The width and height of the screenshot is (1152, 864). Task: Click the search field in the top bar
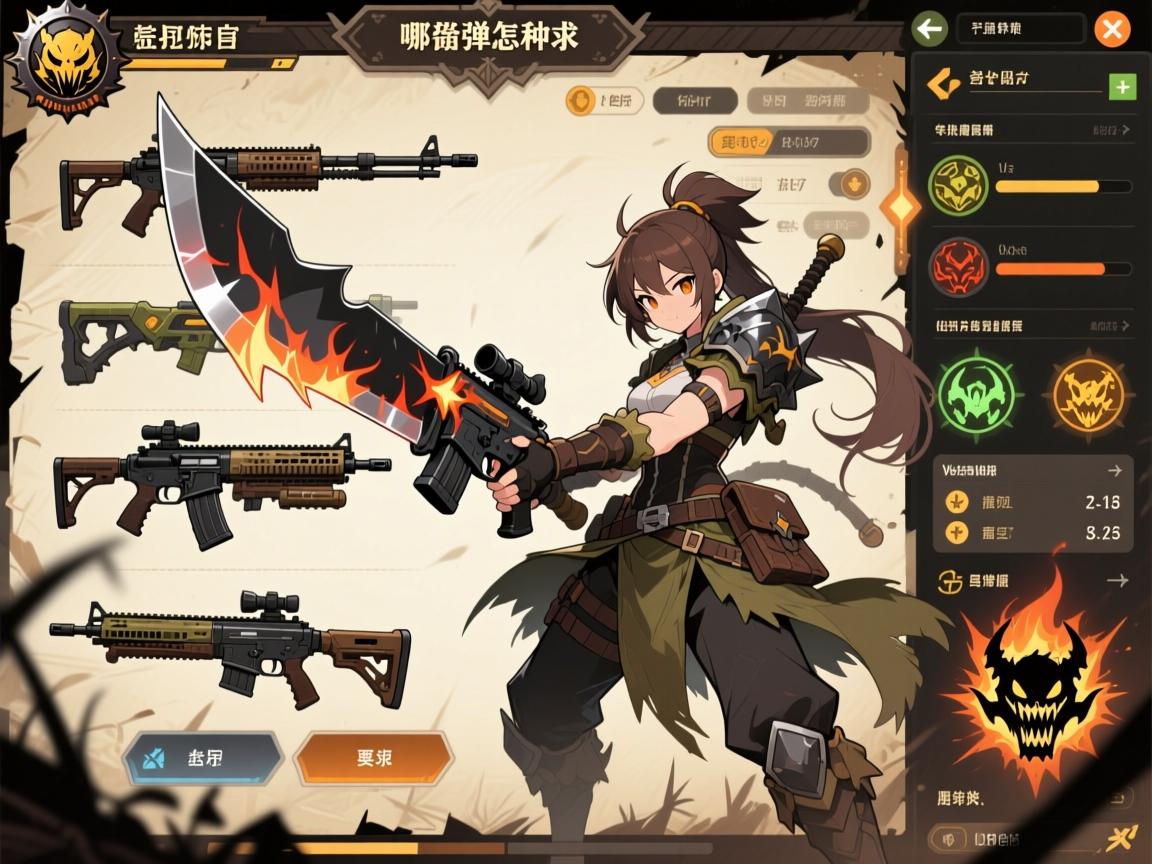click(x=1020, y=29)
